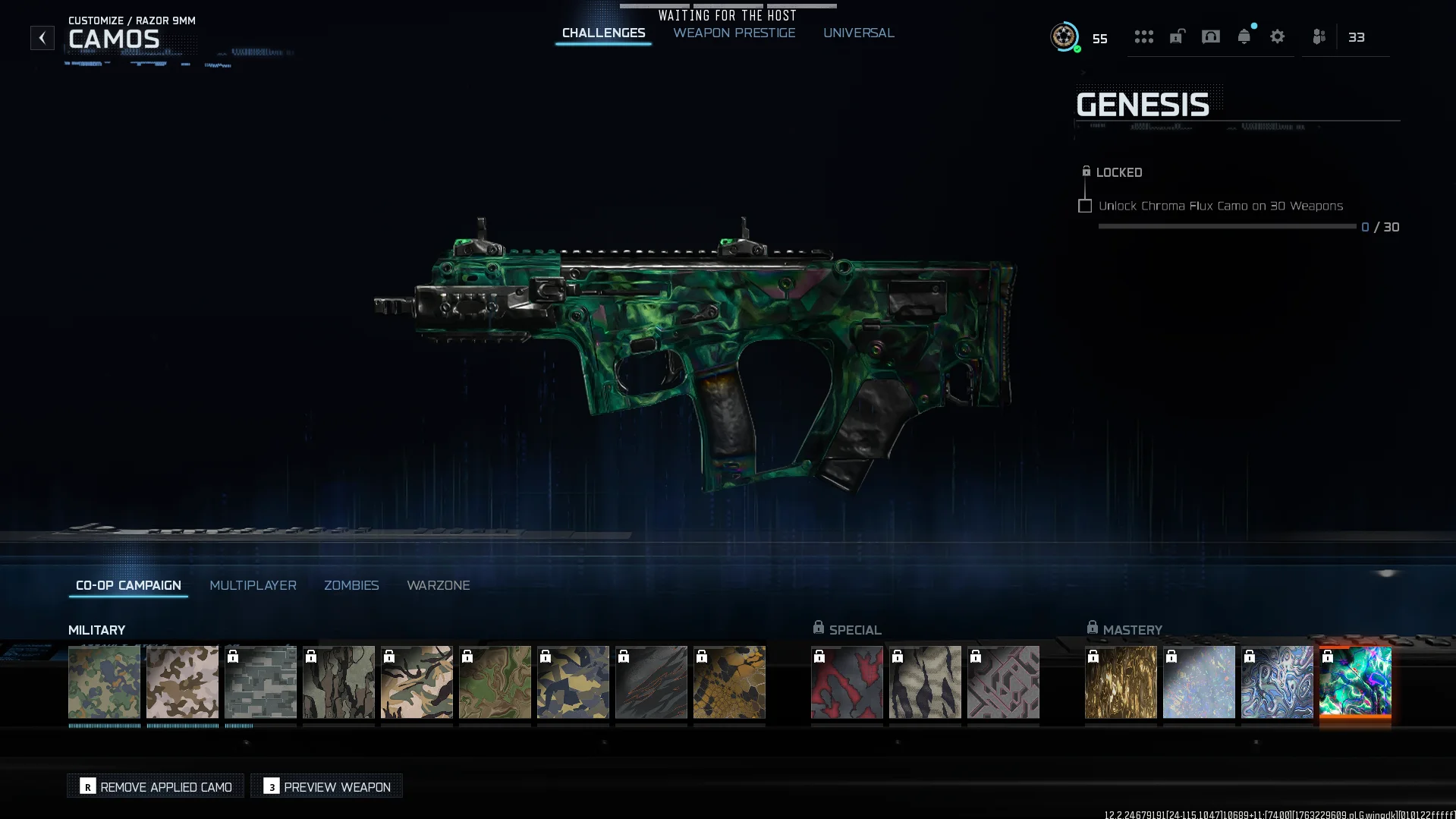Click the unlocked padlock ID icon

point(1177,36)
